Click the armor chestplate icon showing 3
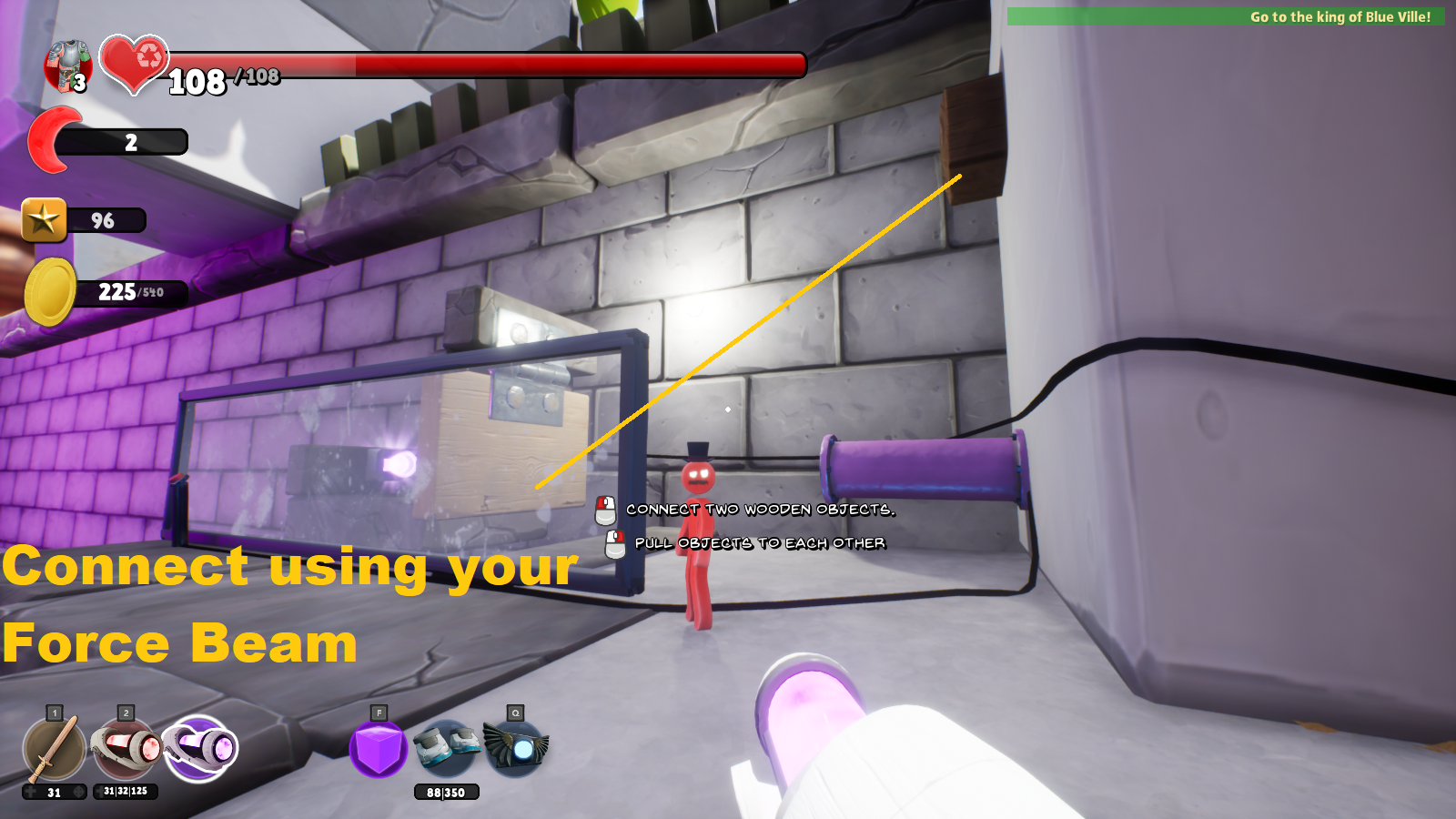This screenshot has width=1456, height=819. tap(68, 62)
